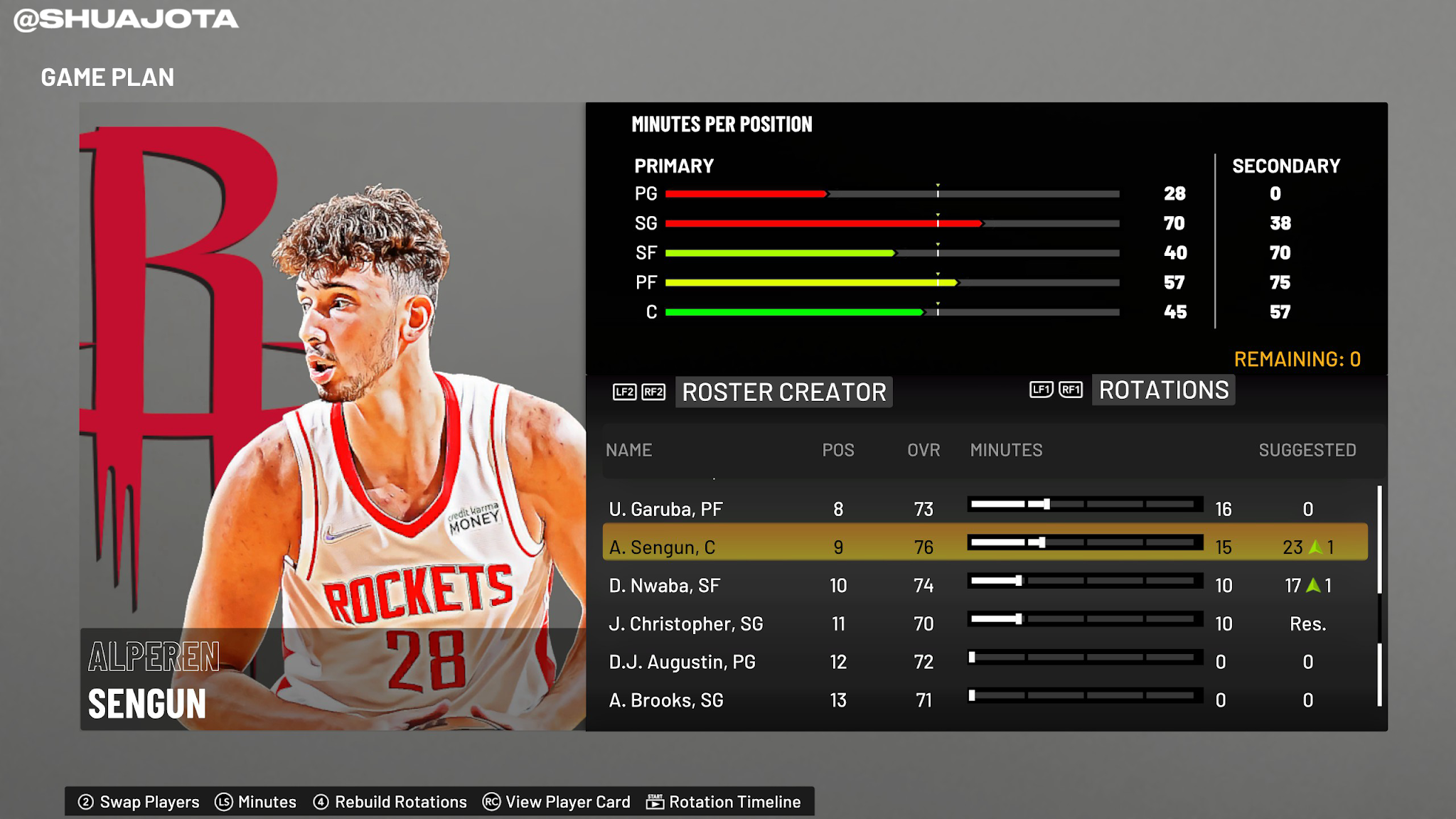The width and height of the screenshot is (1456, 819).
Task: Switch to the ROTATIONS tab
Action: tap(1162, 390)
